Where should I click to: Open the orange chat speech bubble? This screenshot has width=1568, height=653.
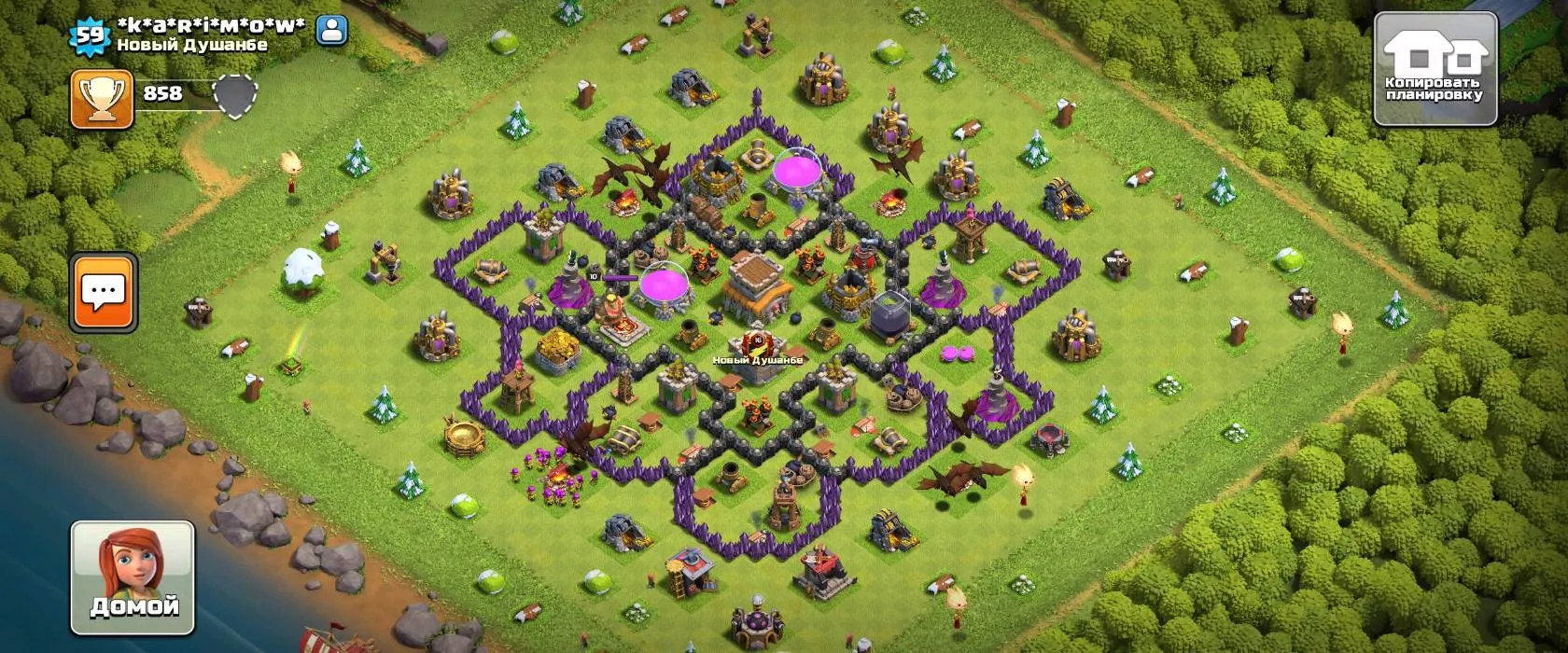click(x=104, y=292)
